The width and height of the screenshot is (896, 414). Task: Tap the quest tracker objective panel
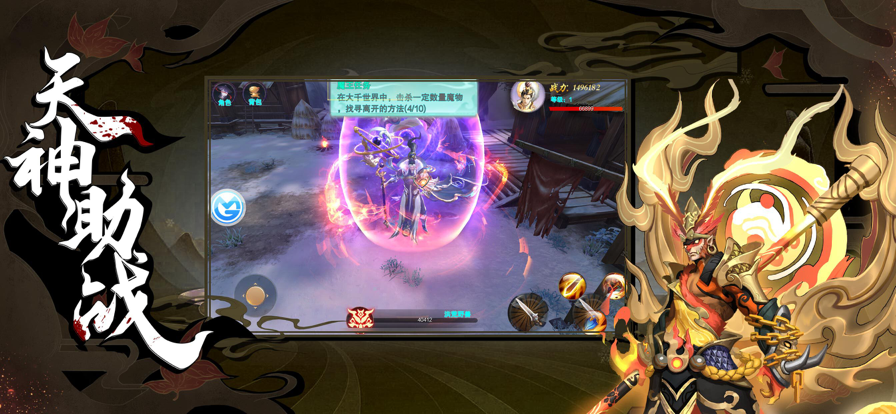coord(404,100)
